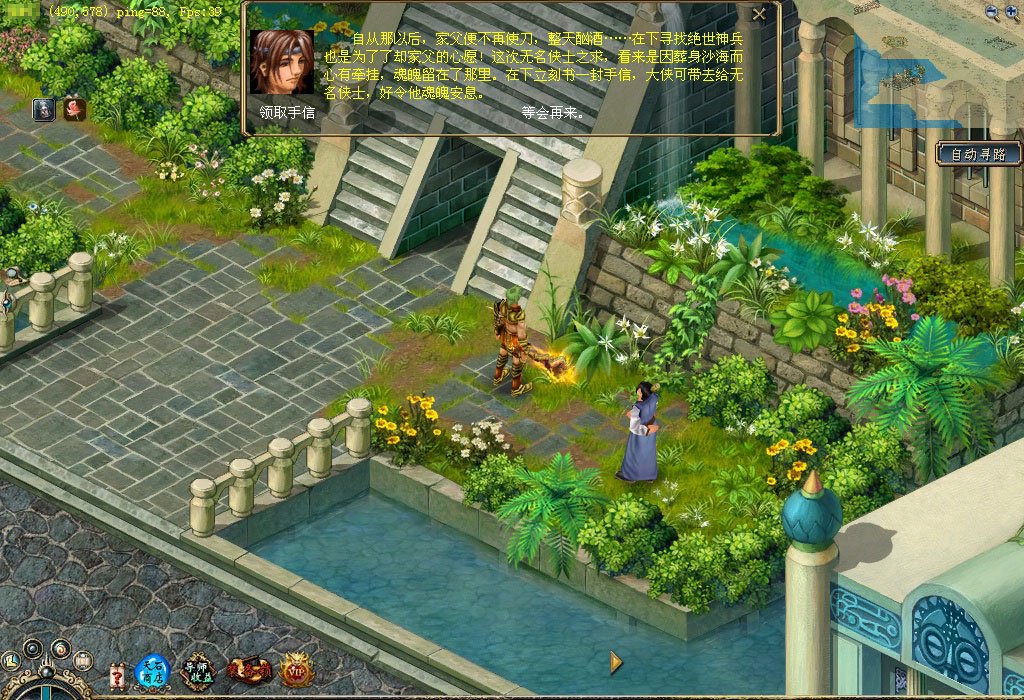
Task: Click the dark orb round icon
Action: tap(34, 648)
